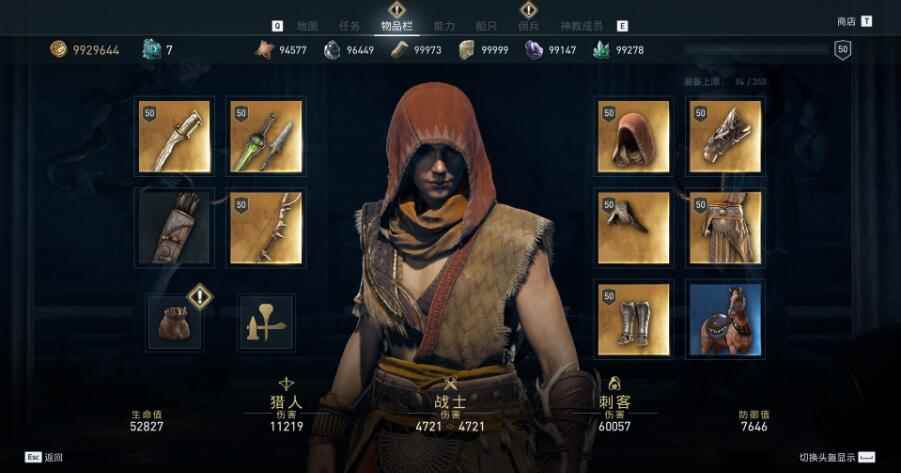This screenshot has height=473, width=901.
Task: Select the curved dagger weapon slot
Action: click(173, 136)
